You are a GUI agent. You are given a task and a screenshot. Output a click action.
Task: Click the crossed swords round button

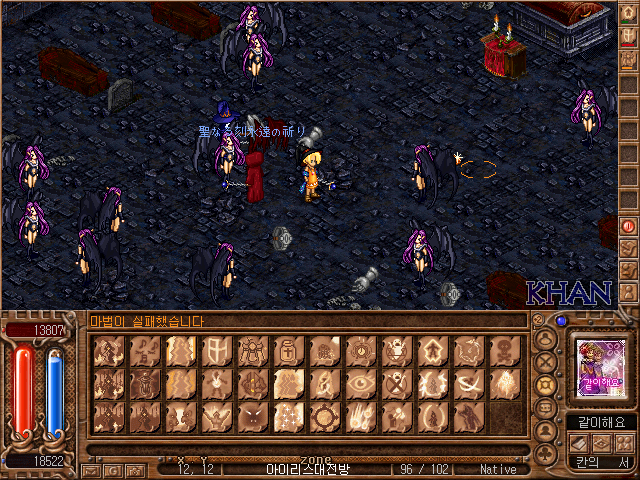pos(545,360)
